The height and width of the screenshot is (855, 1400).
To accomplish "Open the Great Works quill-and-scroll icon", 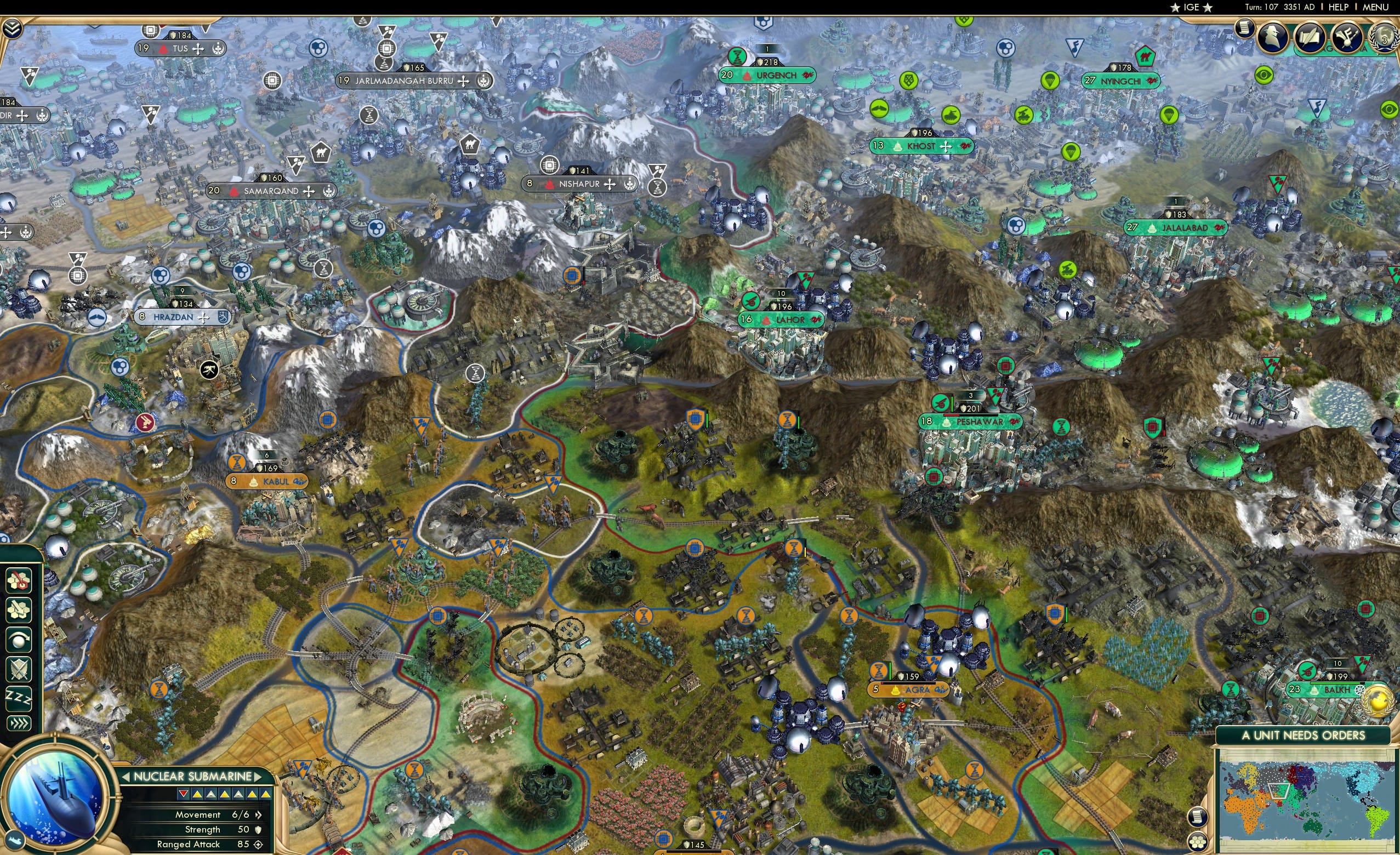I will 1311,37.
